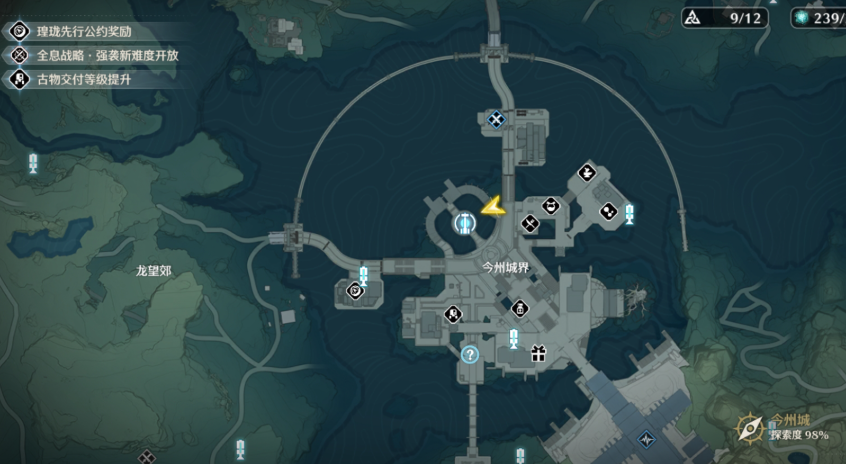Select the beacon marker left of the gift box
This screenshot has width=846, height=464.
pos(513,338)
